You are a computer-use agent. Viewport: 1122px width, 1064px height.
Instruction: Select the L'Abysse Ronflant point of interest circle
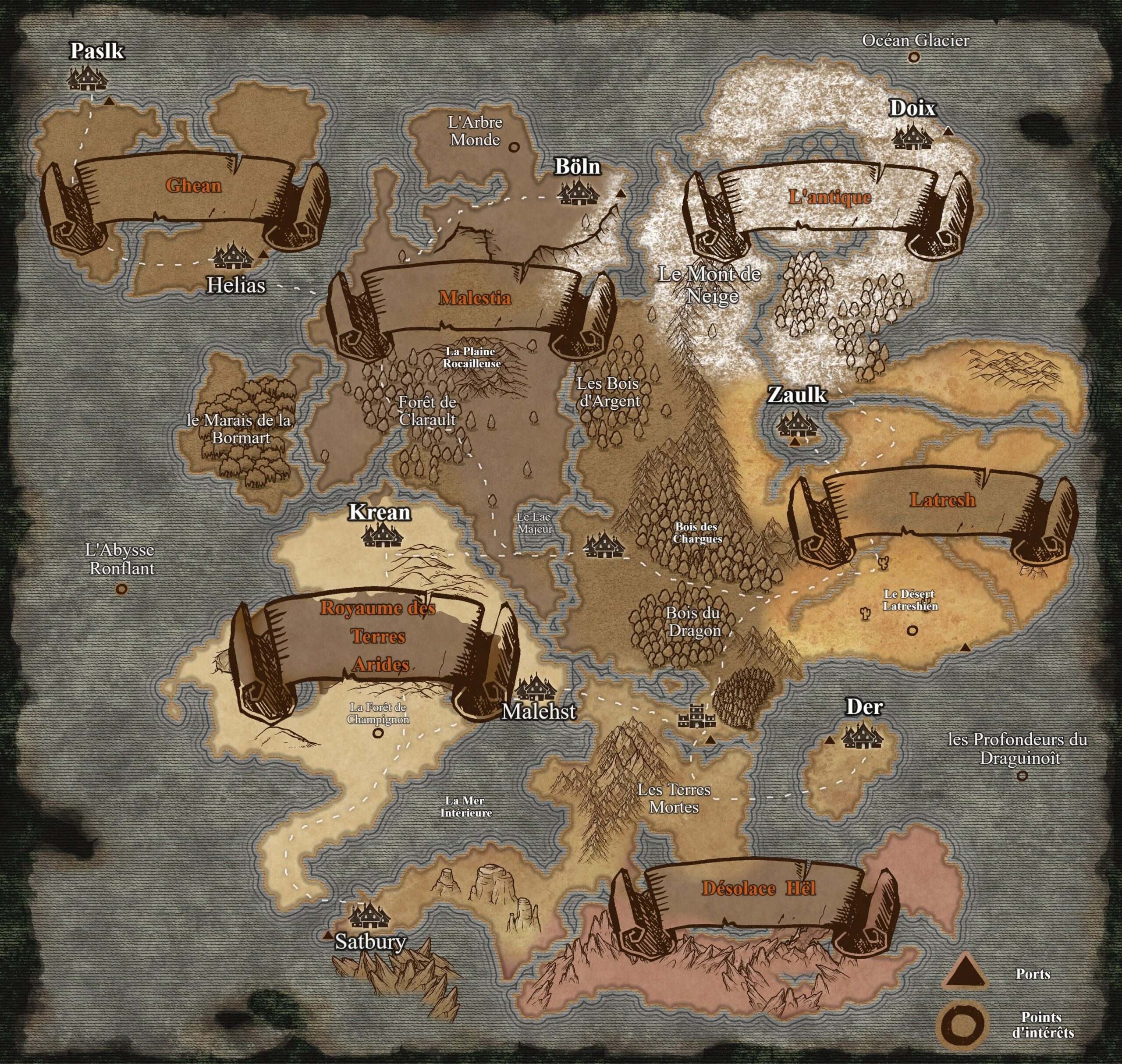coord(121,589)
